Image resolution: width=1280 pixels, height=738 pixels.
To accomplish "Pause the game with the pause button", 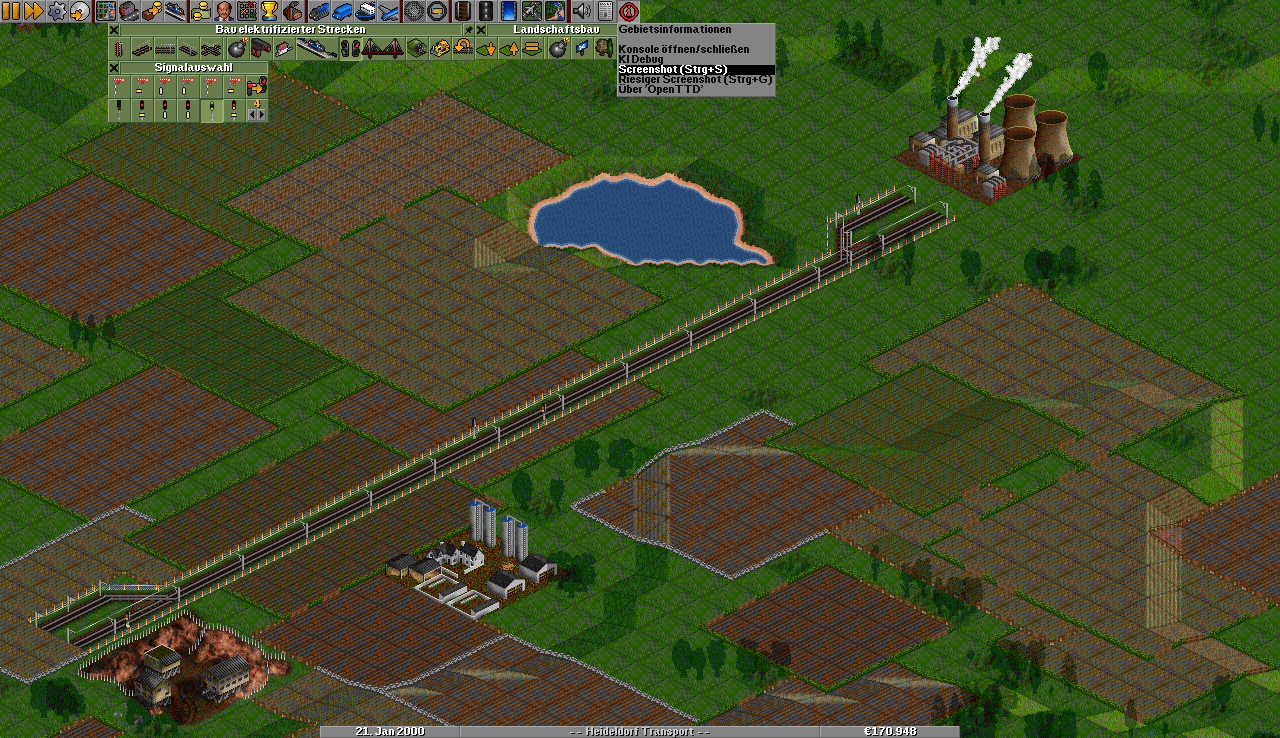I will (x=11, y=11).
